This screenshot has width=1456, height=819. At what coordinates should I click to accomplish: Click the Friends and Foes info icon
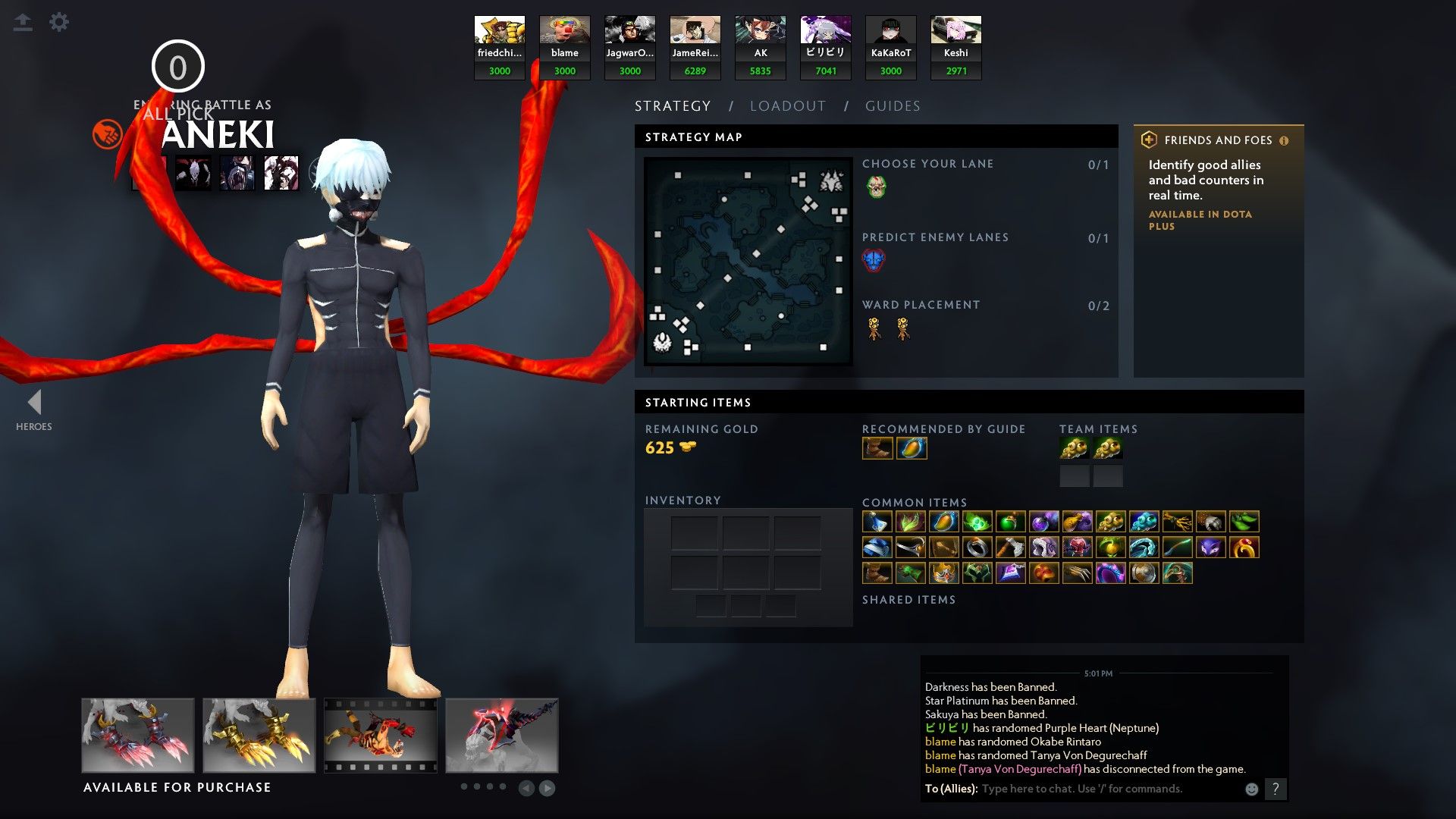click(1283, 140)
